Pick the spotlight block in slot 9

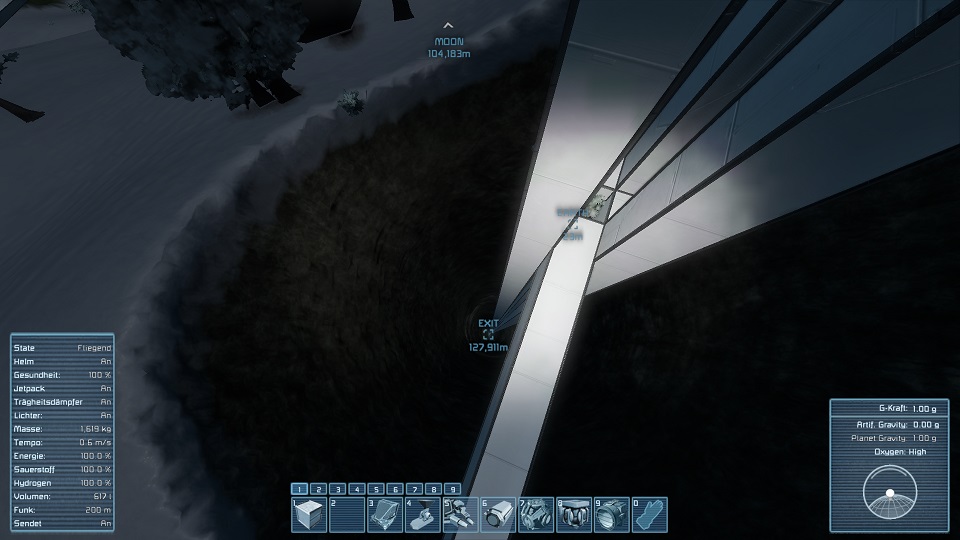click(611, 515)
